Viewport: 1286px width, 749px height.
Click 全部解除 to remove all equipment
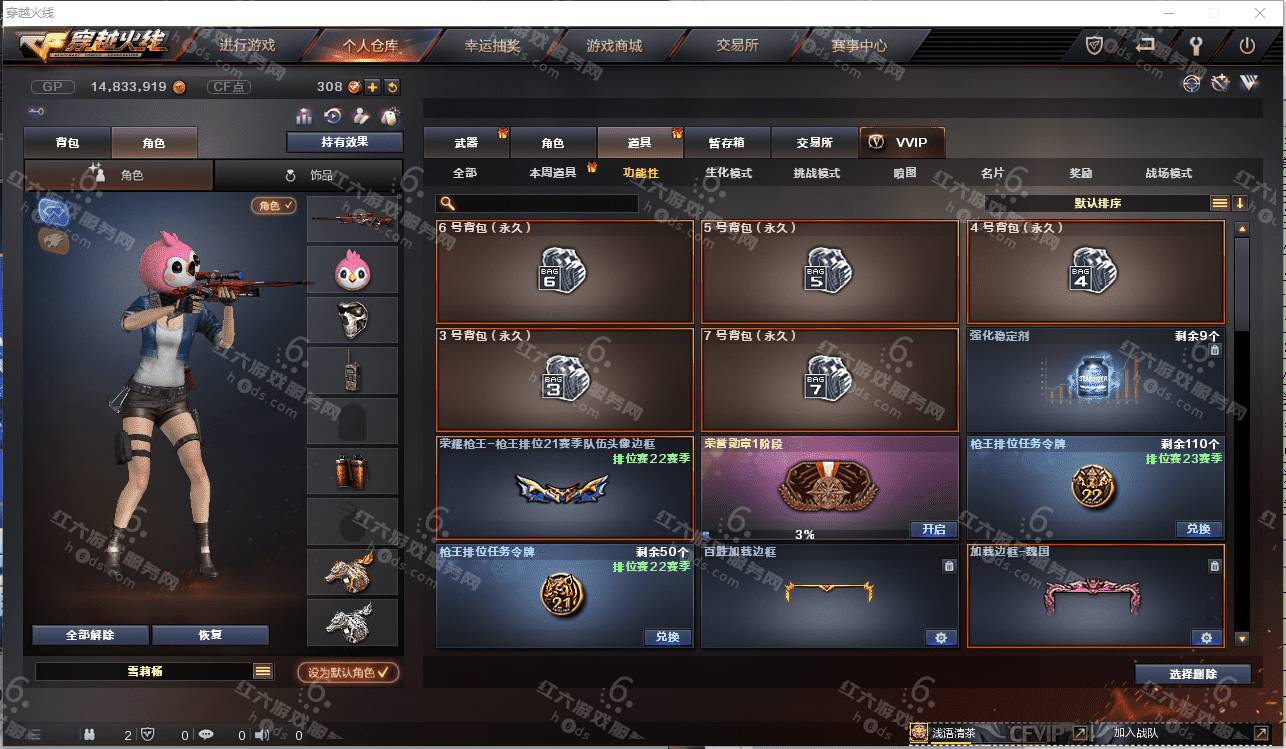coord(88,635)
